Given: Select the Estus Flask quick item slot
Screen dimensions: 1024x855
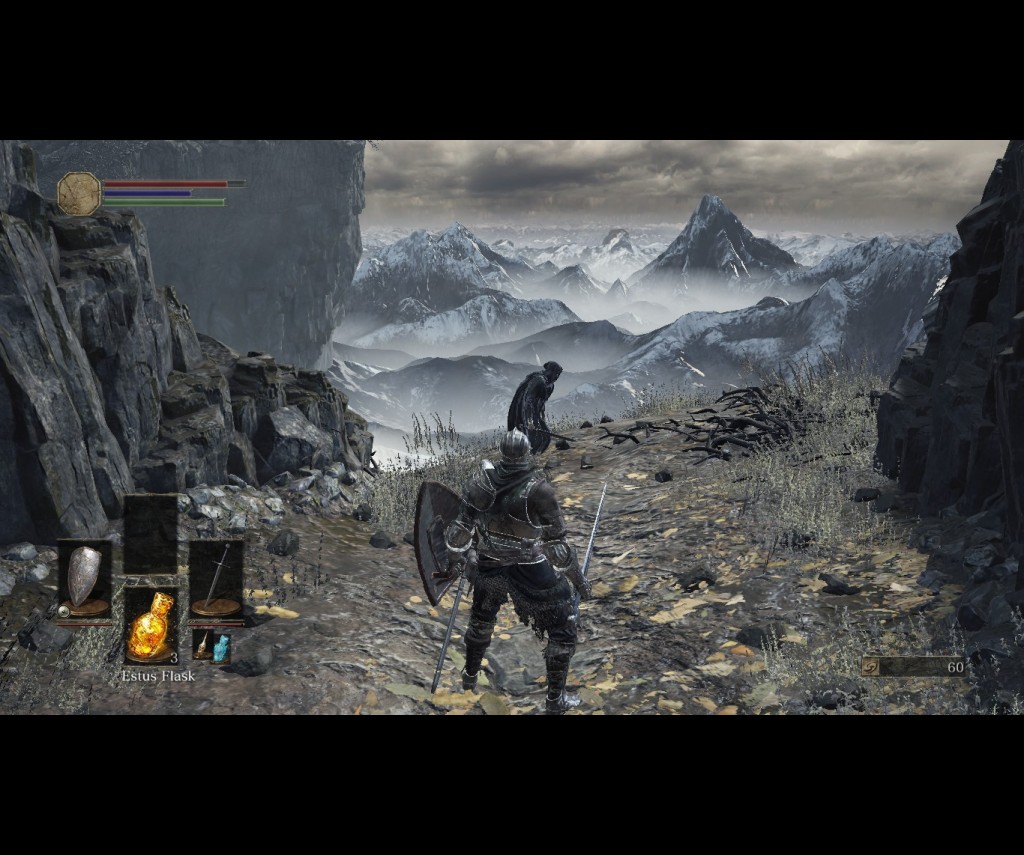Looking at the screenshot, I should coord(151,627).
